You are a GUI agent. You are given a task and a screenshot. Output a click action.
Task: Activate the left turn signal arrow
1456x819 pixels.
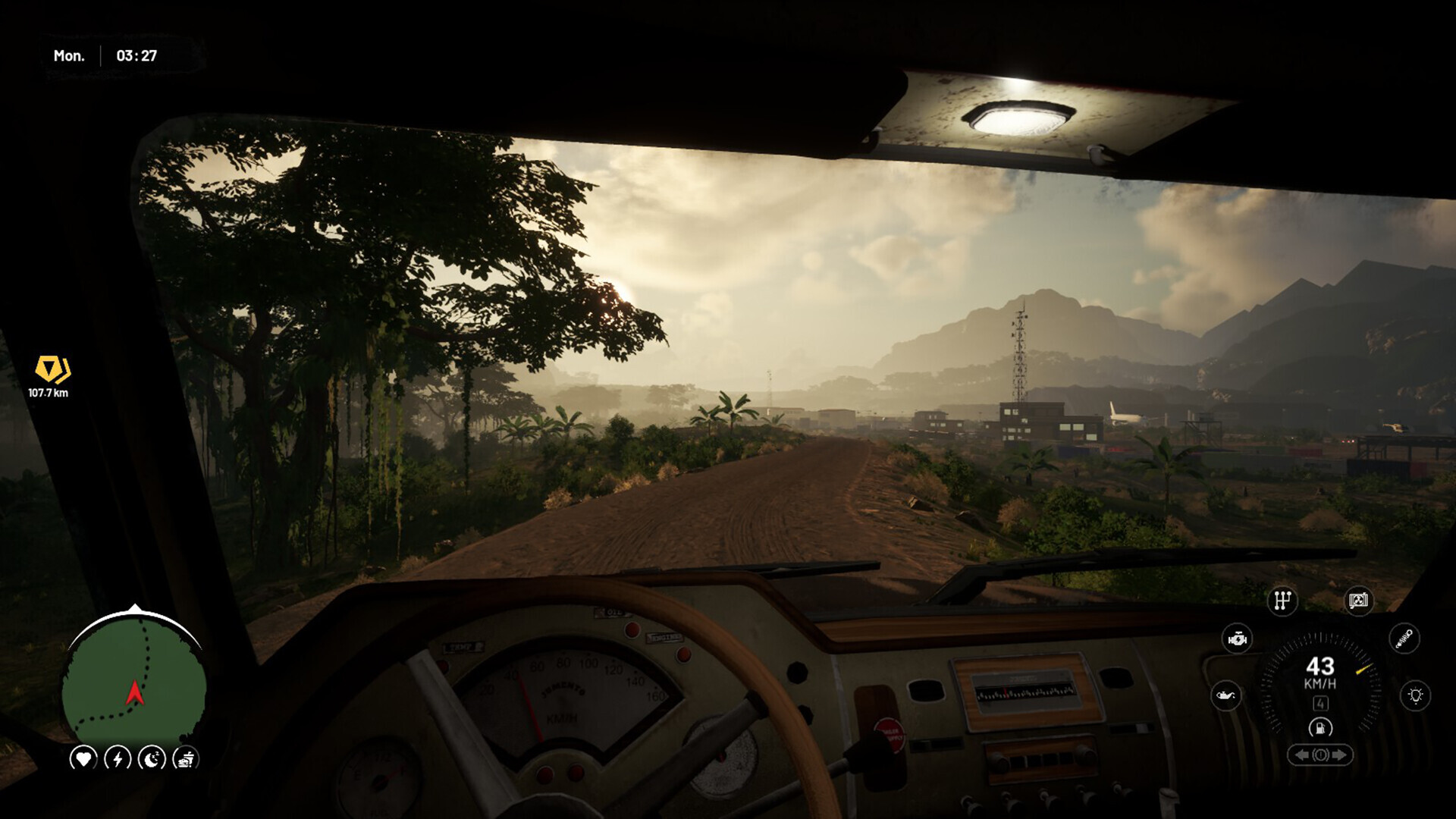(x=1301, y=755)
